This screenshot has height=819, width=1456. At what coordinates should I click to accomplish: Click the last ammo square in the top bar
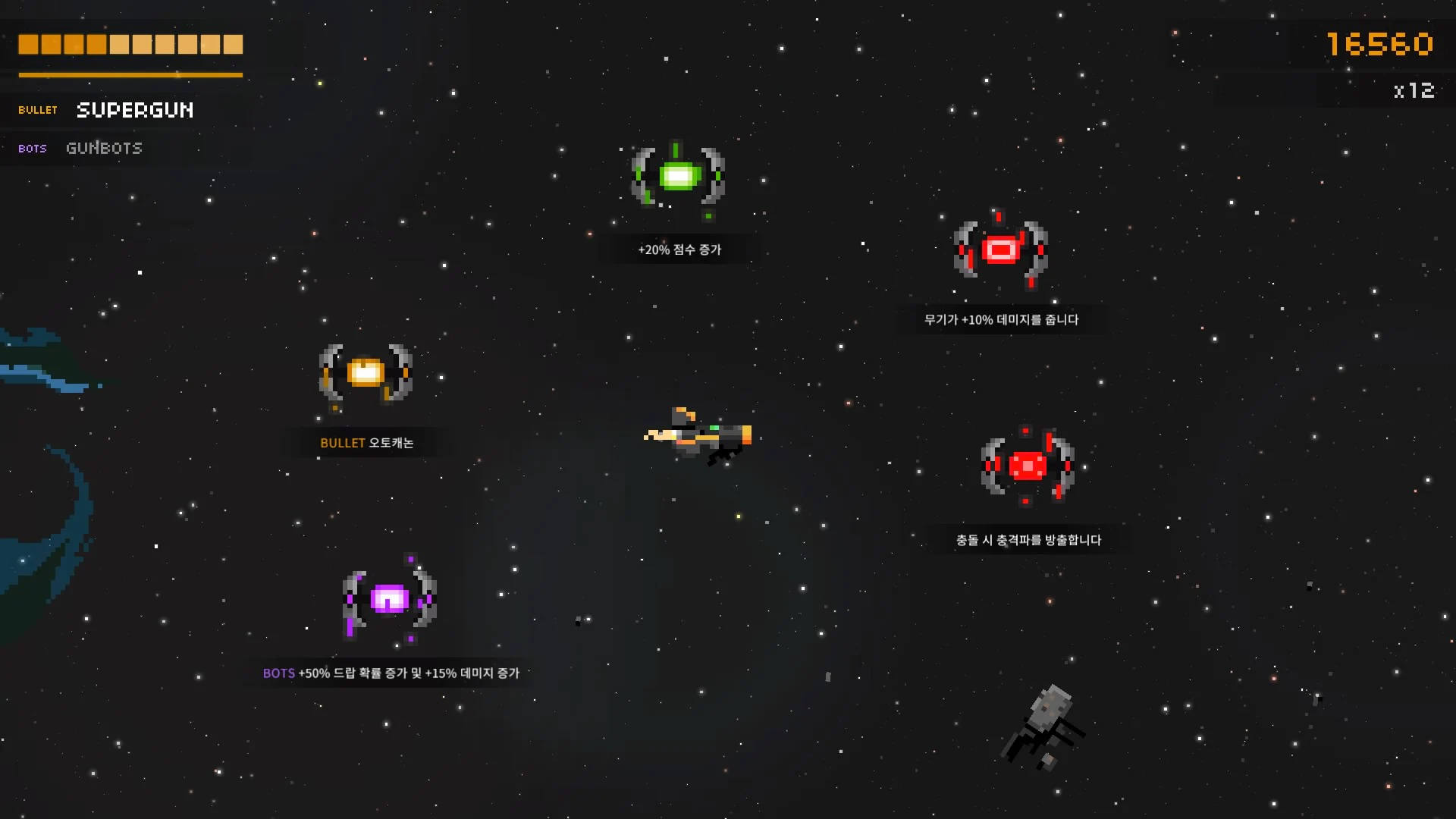231,45
